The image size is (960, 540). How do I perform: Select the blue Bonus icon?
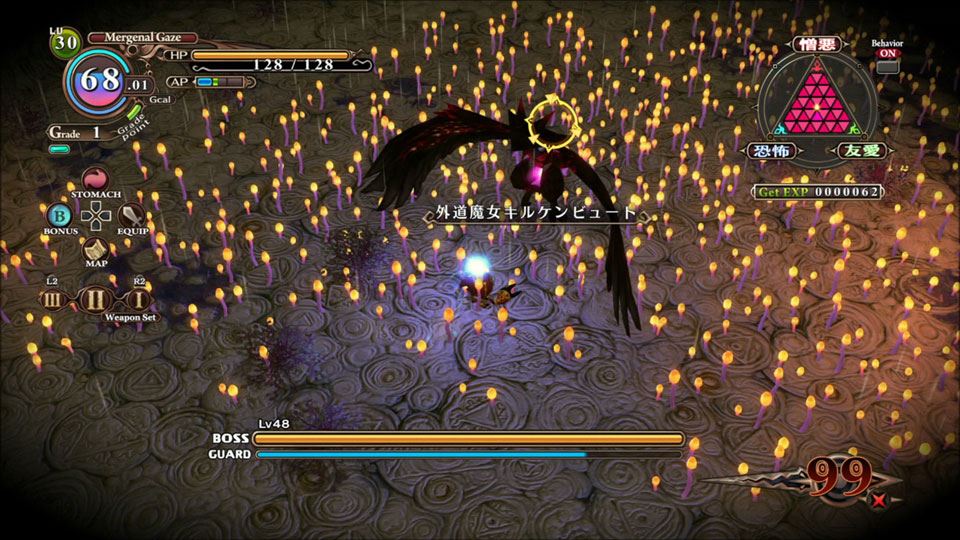pyautogui.click(x=59, y=214)
